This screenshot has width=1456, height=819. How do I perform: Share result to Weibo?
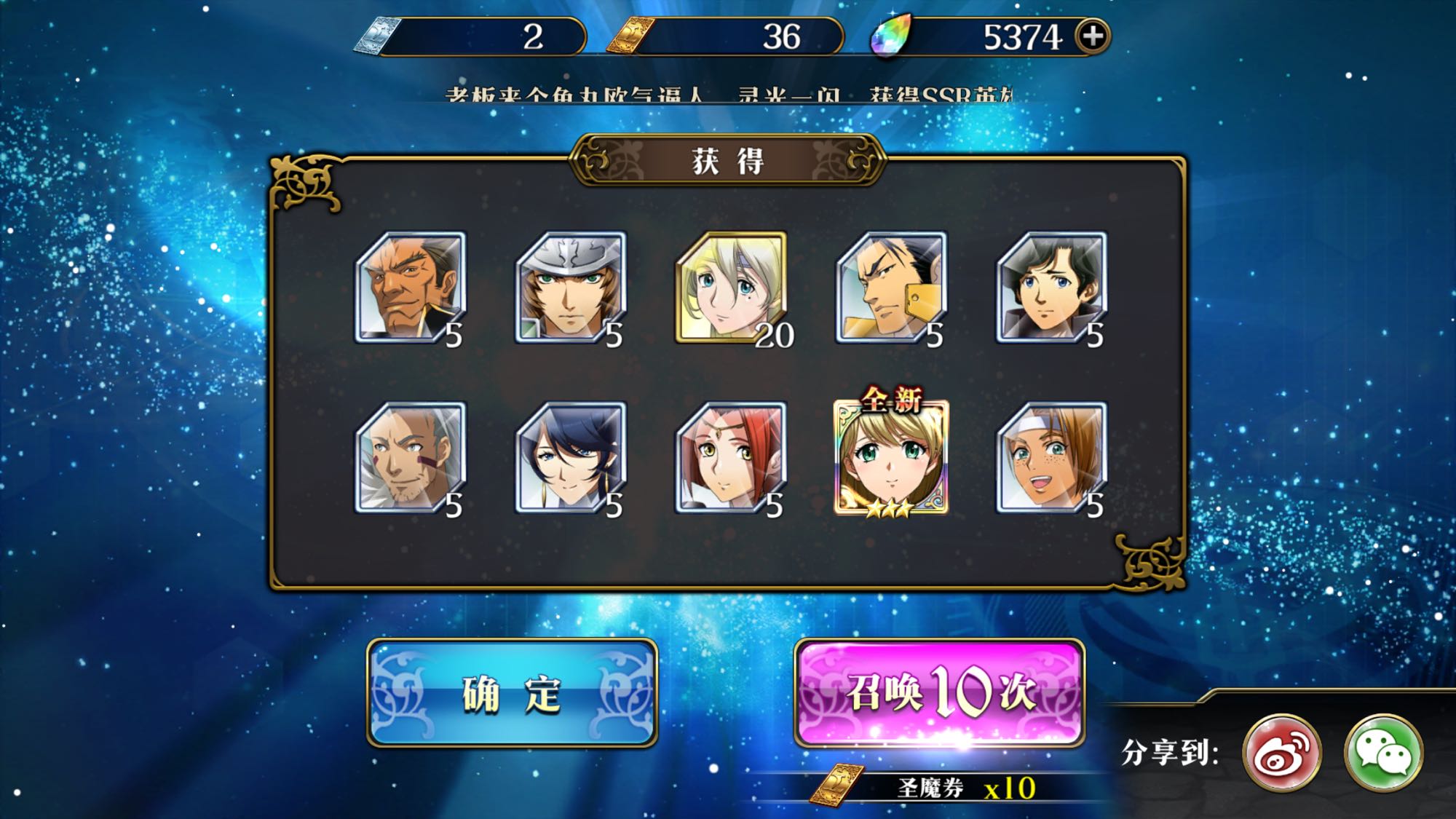(x=1282, y=753)
